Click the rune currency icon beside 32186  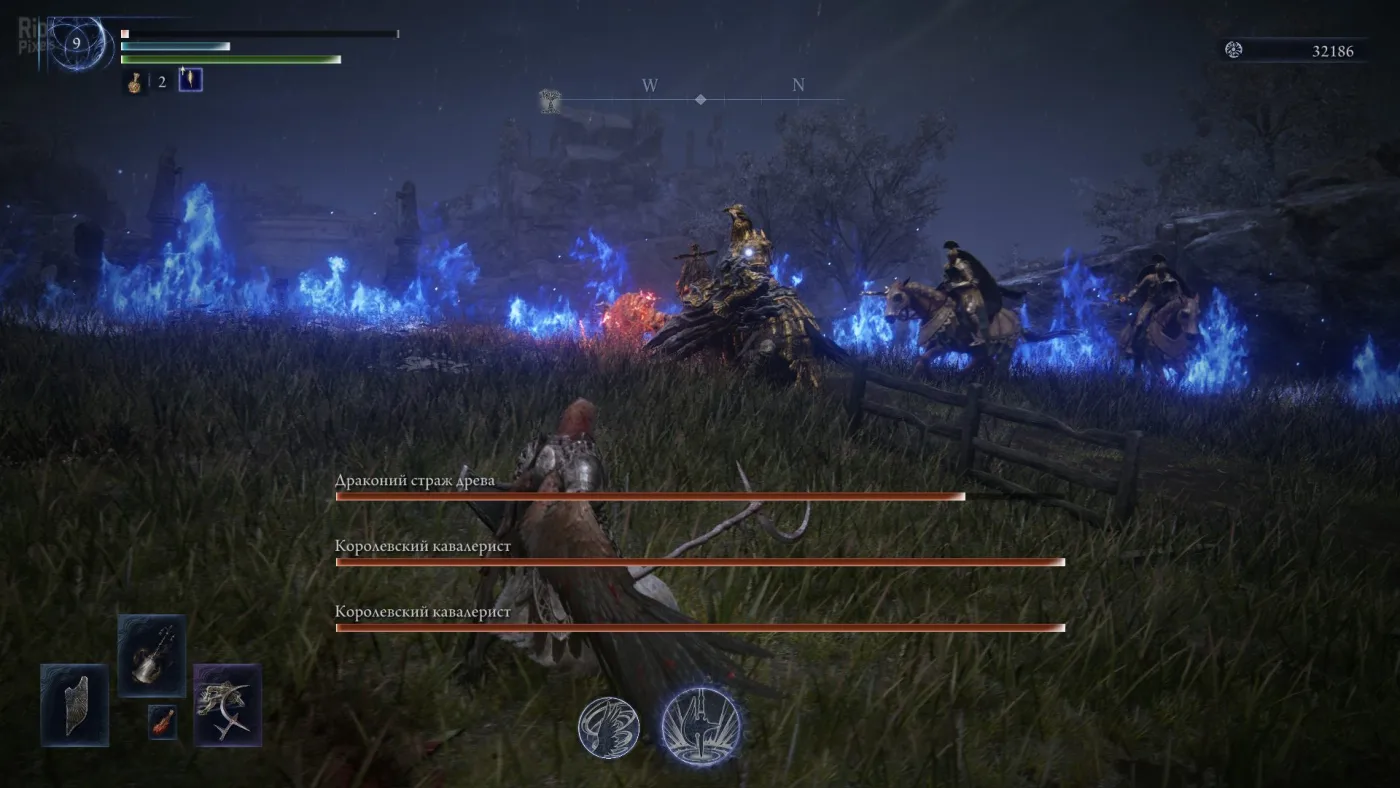1234,50
